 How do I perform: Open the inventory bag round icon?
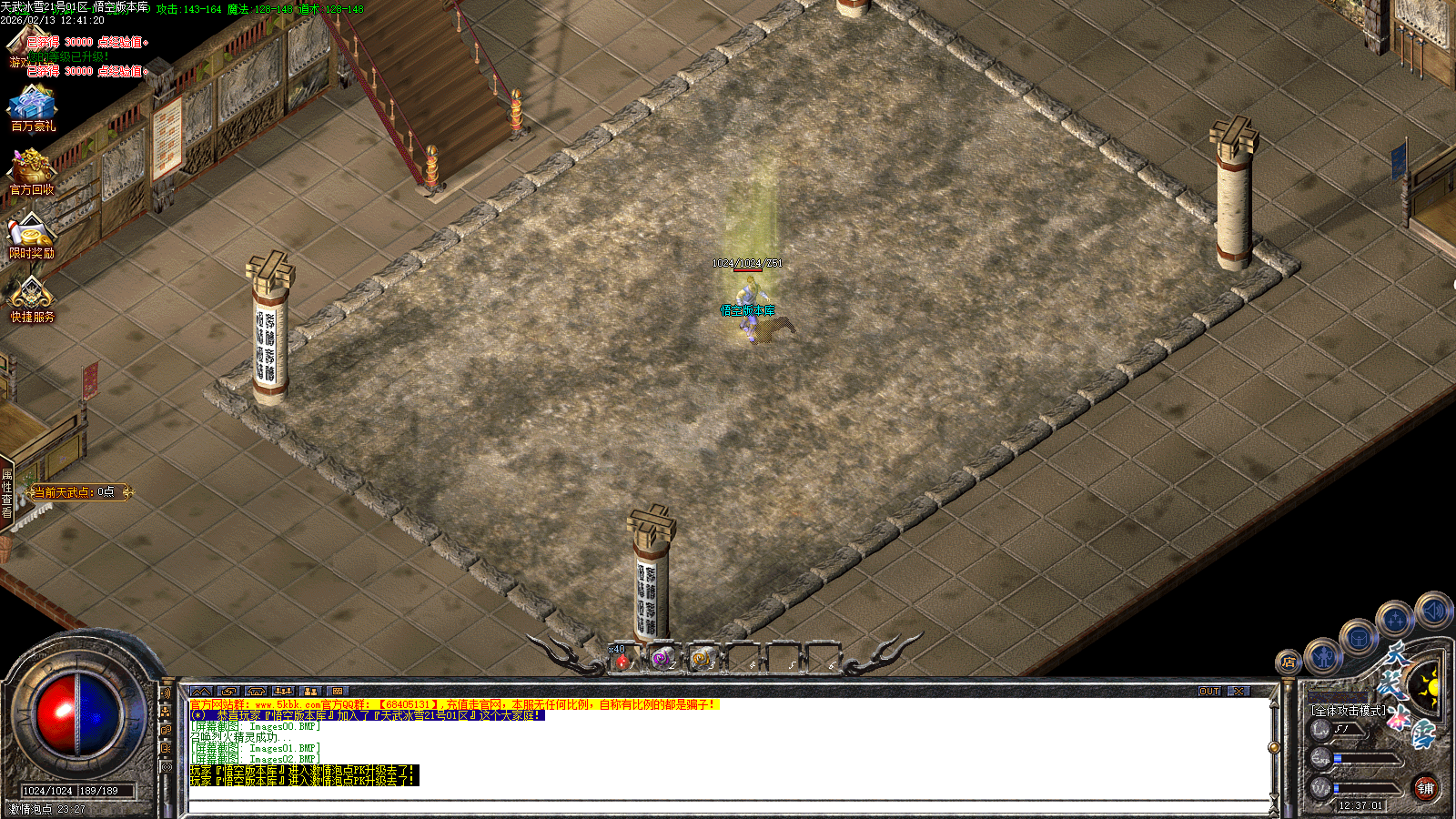(1359, 639)
